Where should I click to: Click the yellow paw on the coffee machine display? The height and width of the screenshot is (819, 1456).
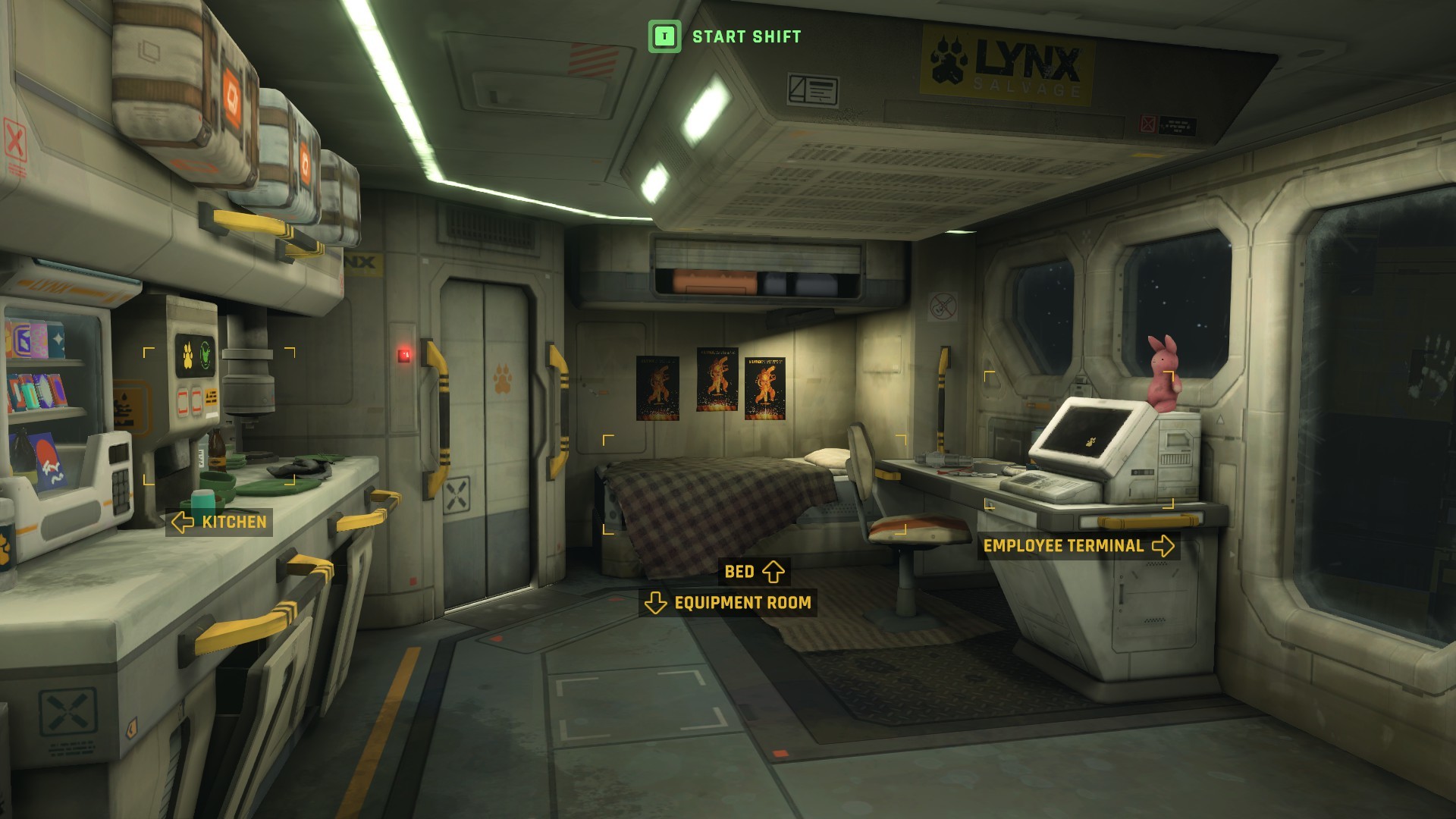pyautogui.click(x=188, y=356)
